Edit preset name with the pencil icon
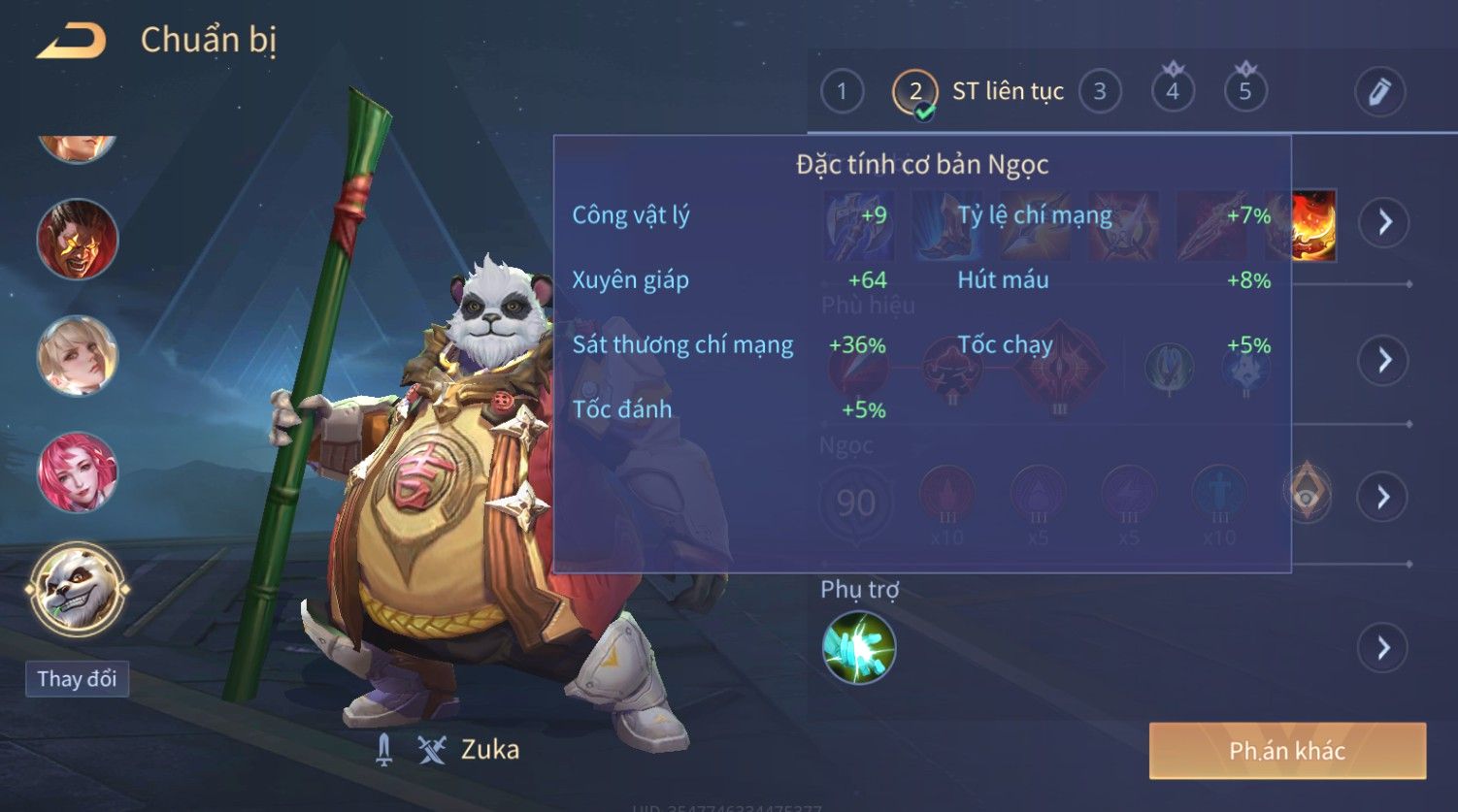 pyautogui.click(x=1379, y=92)
